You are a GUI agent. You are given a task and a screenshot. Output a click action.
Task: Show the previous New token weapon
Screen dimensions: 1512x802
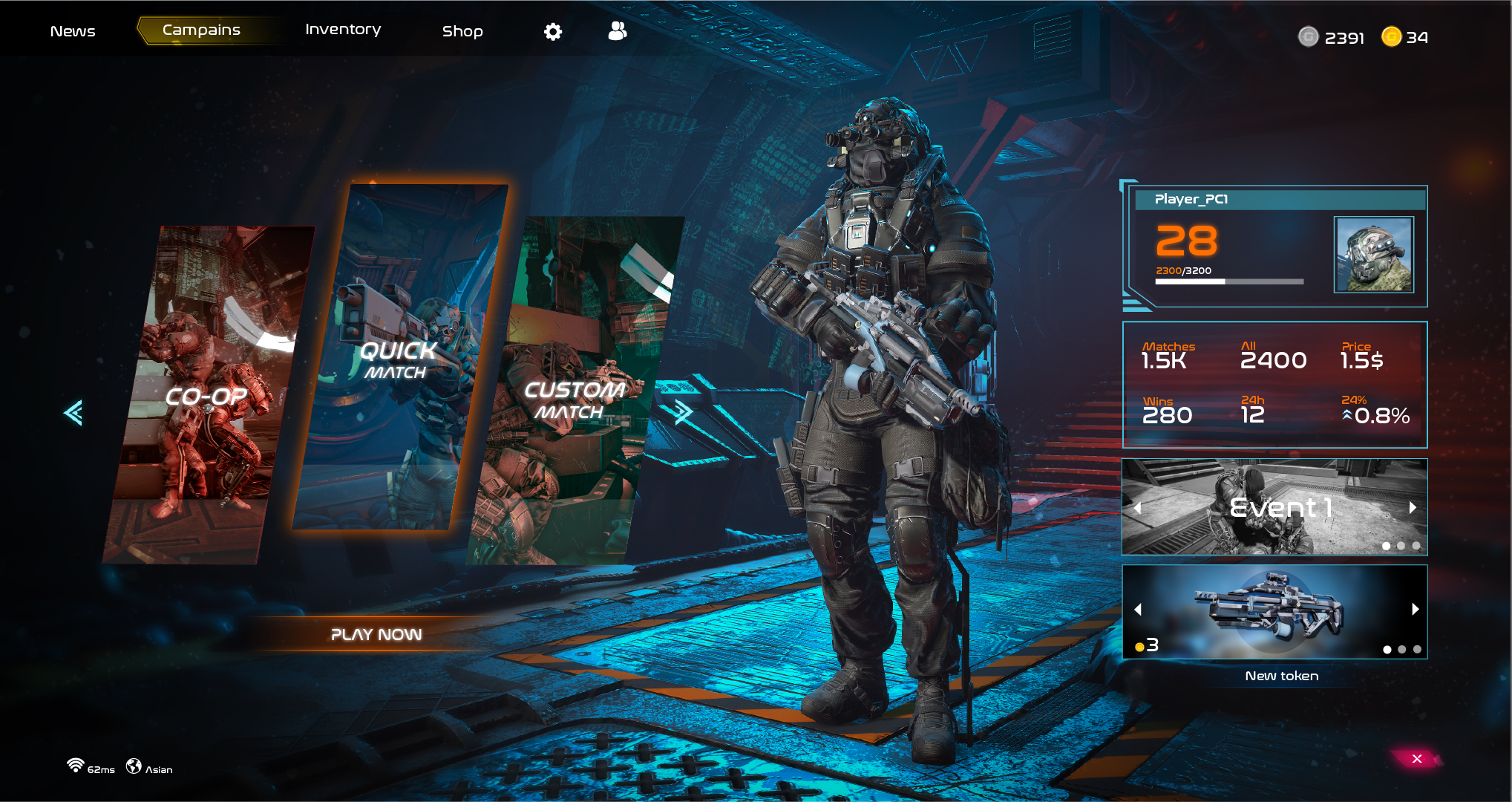coord(1138,609)
